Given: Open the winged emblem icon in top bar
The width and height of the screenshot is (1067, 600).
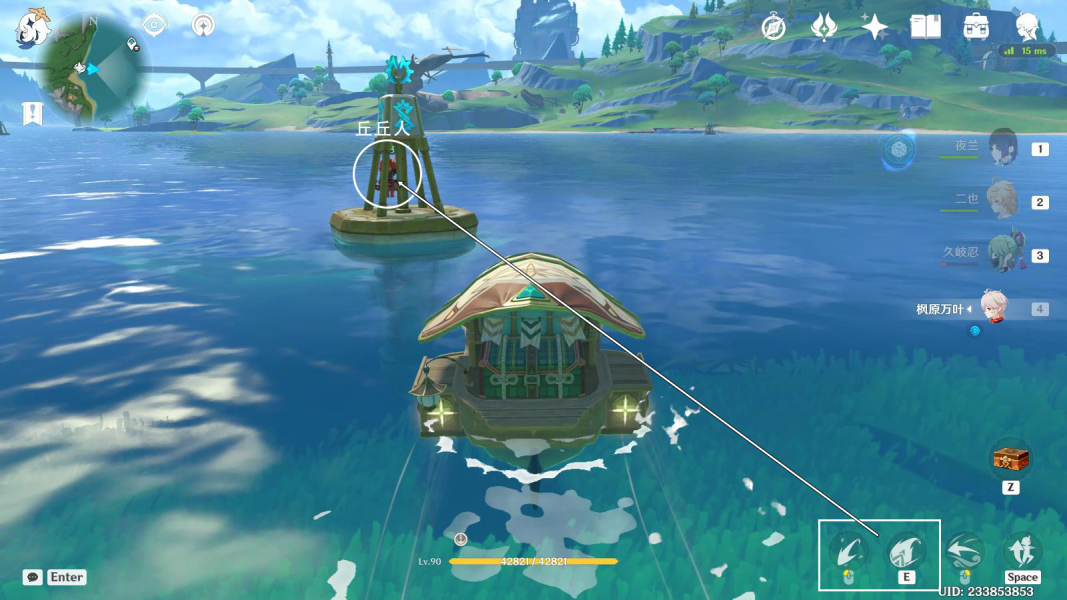Looking at the screenshot, I should click(823, 27).
